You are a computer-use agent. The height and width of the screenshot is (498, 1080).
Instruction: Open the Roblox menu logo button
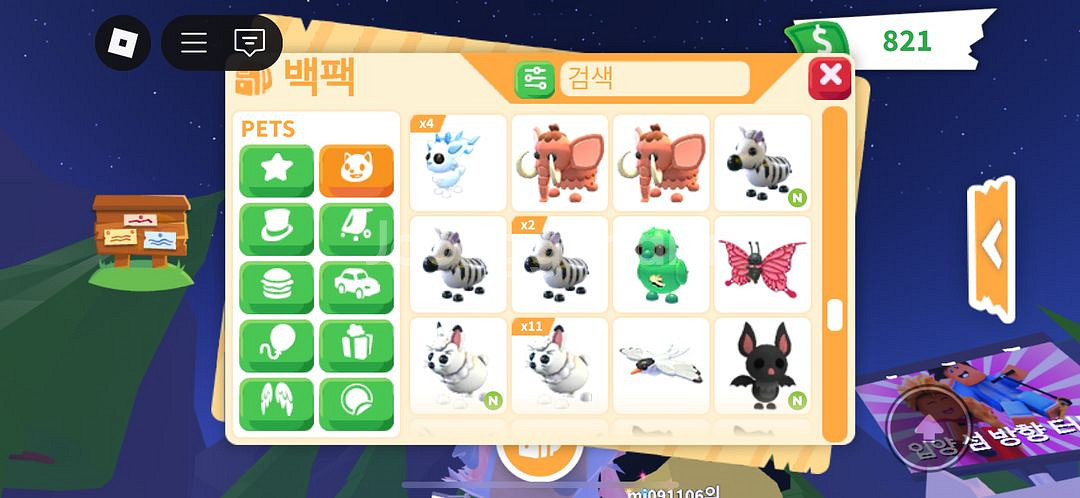click(x=122, y=42)
